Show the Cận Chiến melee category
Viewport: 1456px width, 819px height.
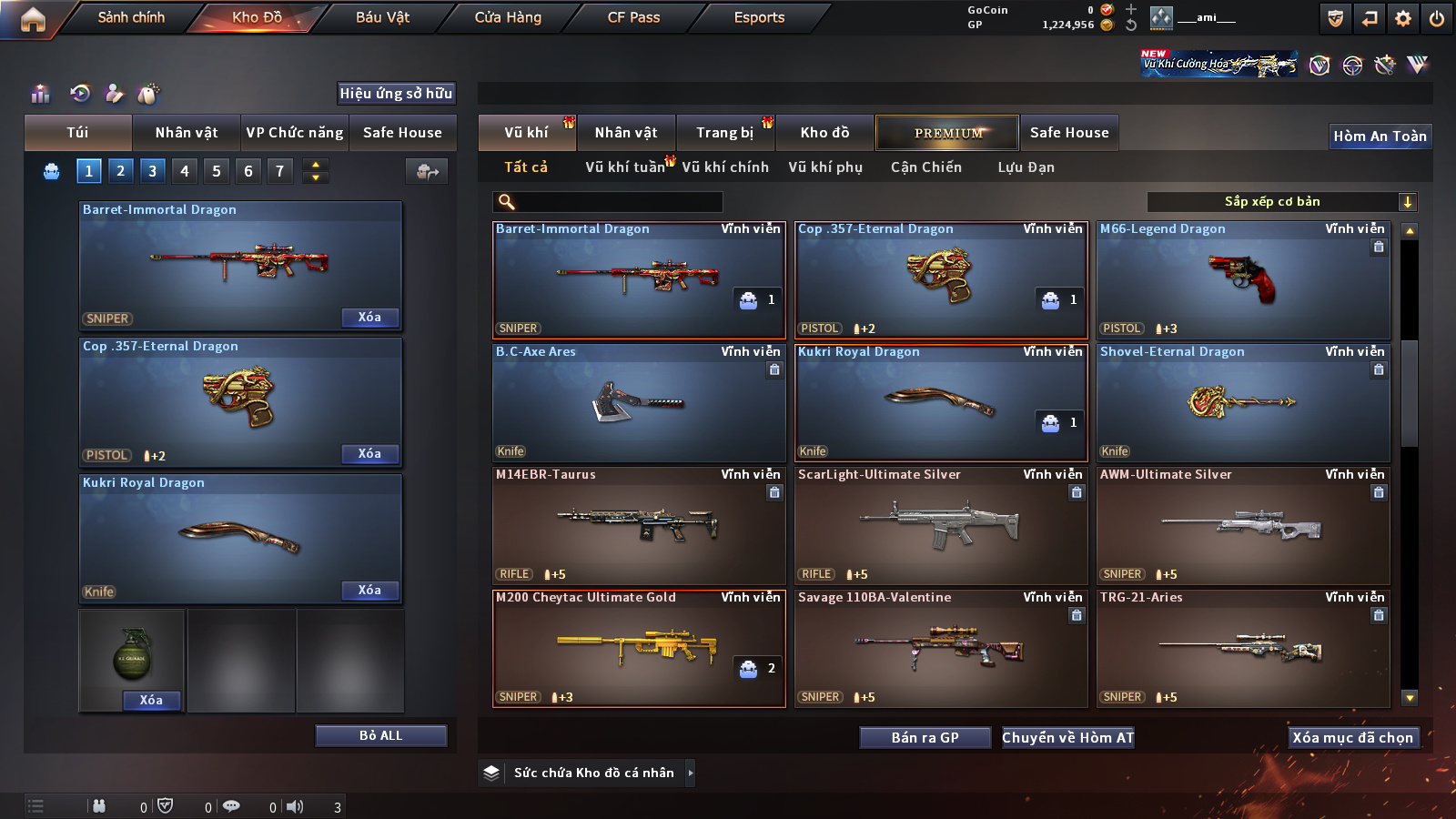tap(925, 167)
